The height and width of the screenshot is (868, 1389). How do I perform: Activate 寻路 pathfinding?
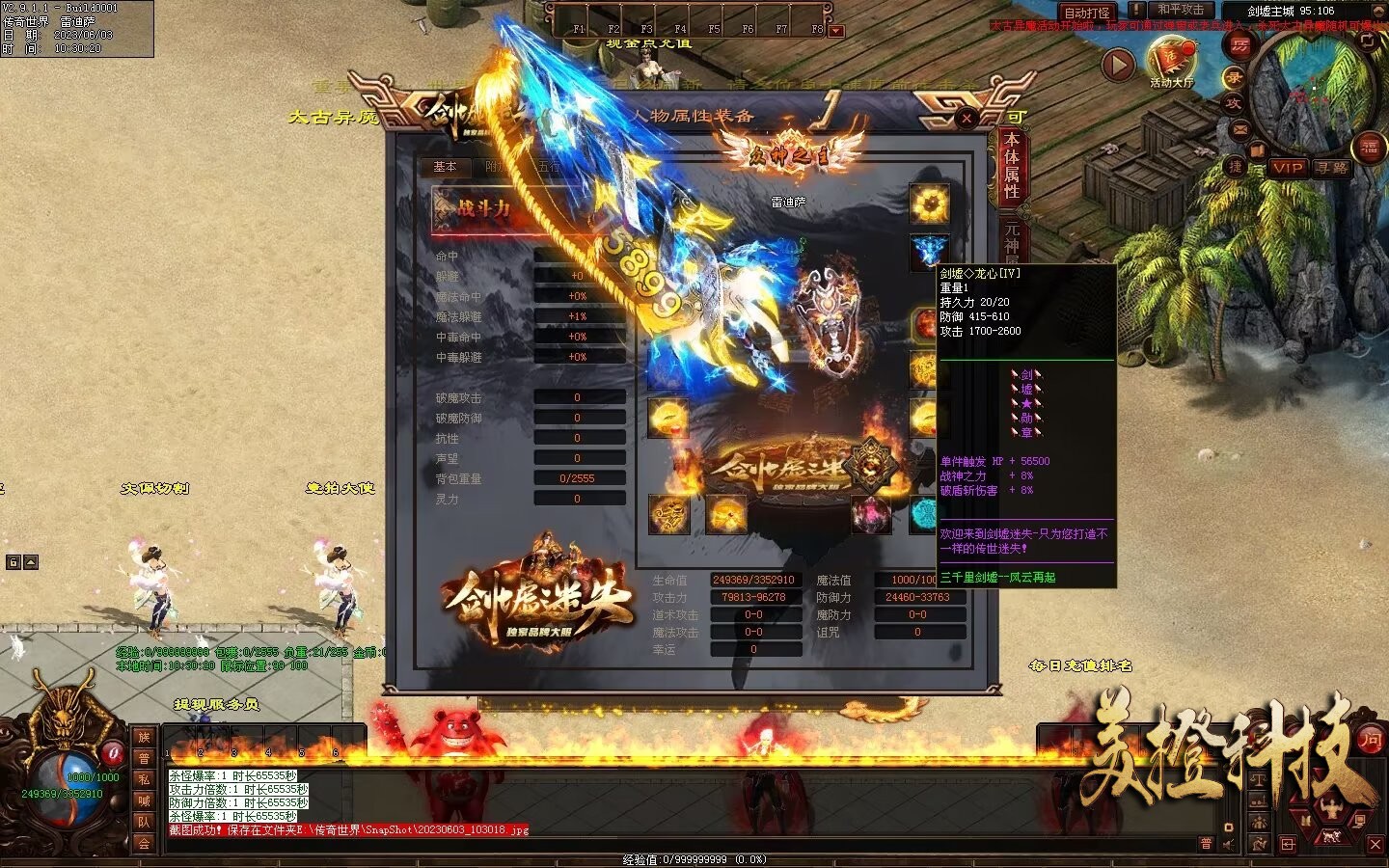[x=1330, y=168]
